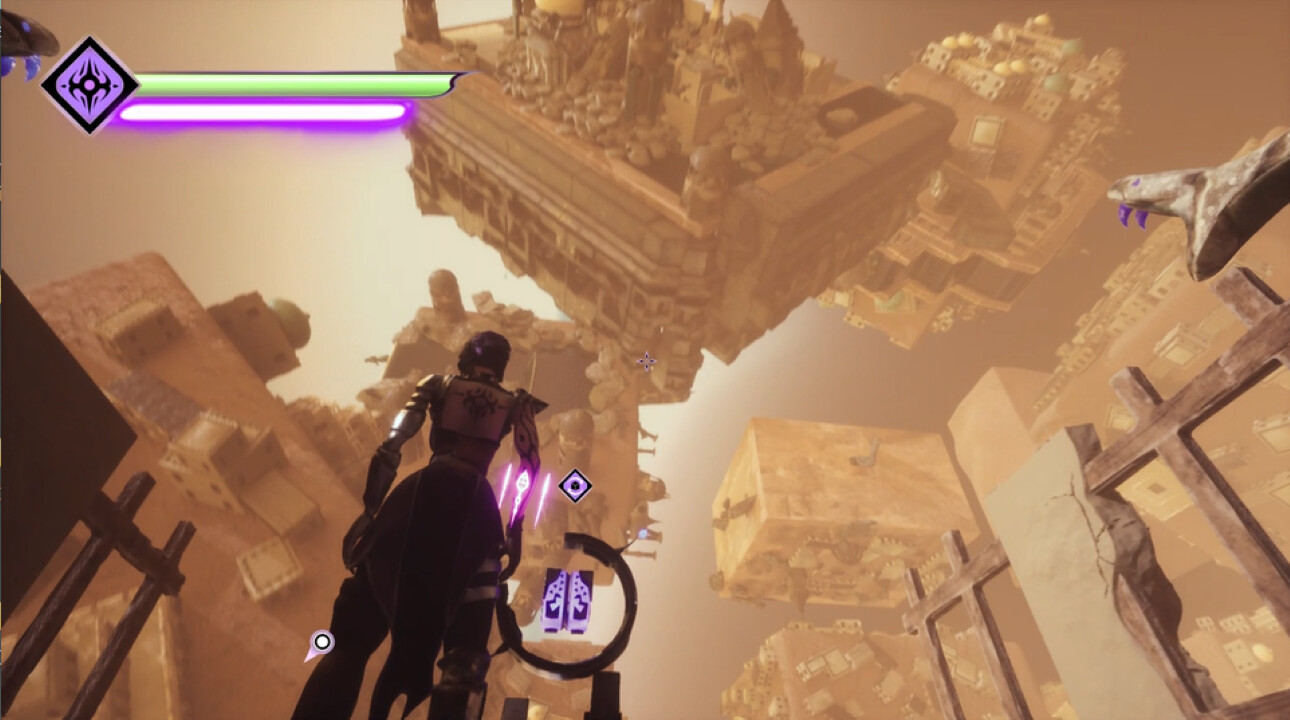Select the diamond objective marker with cube symbol

point(575,483)
